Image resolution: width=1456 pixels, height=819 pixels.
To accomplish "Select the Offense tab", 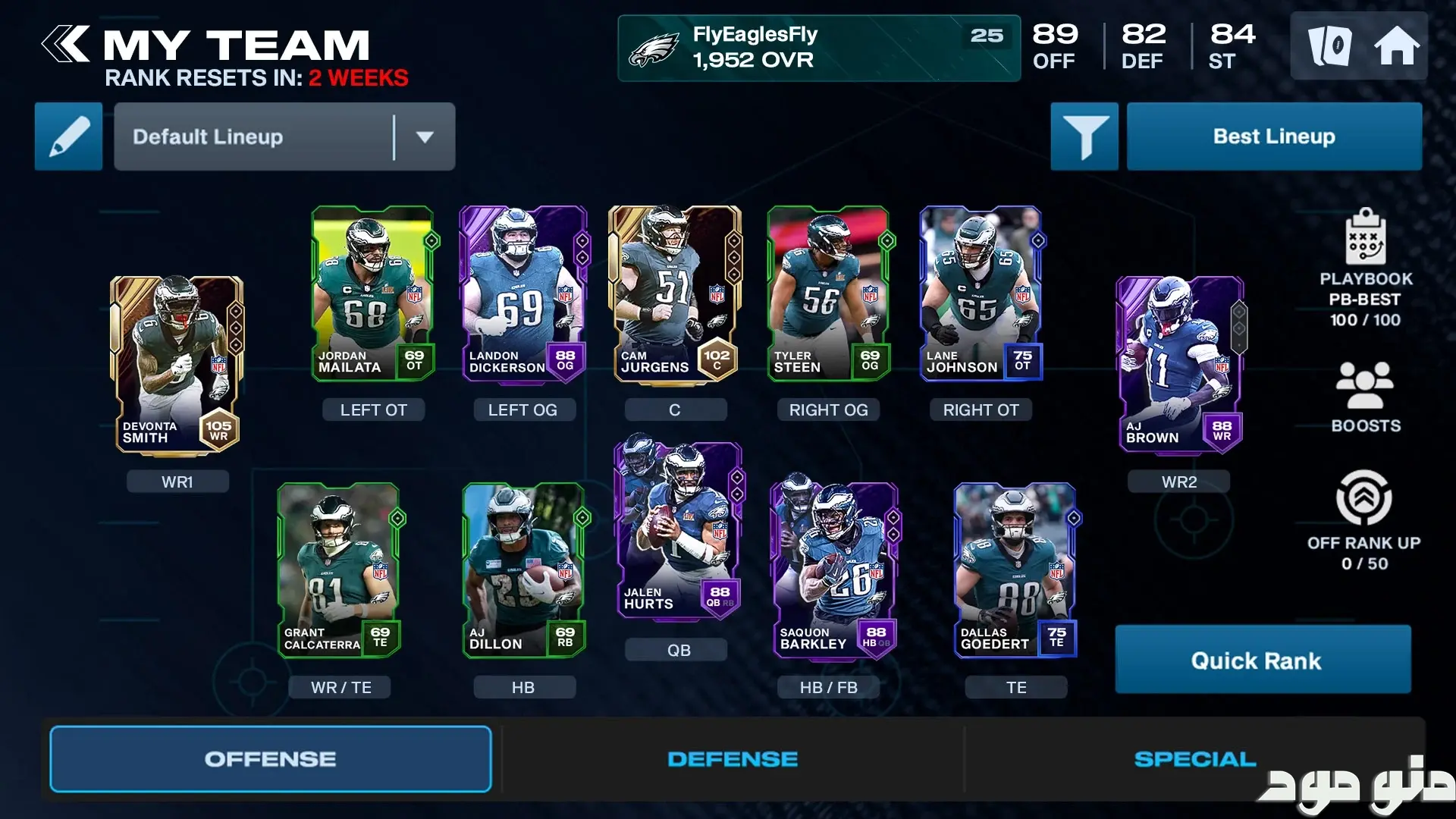I will 271,759.
